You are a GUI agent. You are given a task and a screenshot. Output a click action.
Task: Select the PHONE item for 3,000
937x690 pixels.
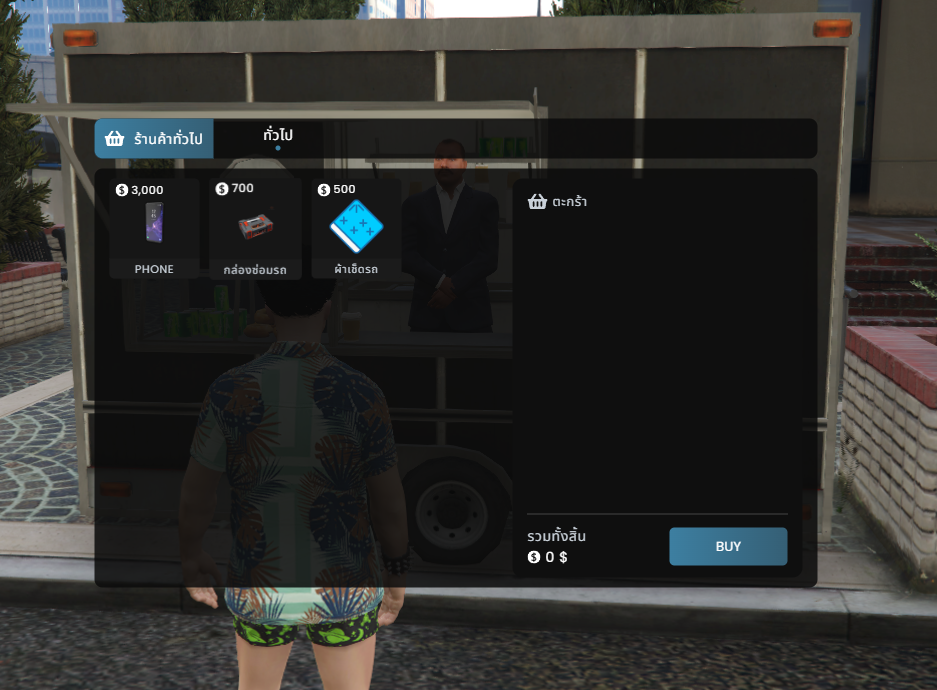(x=154, y=229)
